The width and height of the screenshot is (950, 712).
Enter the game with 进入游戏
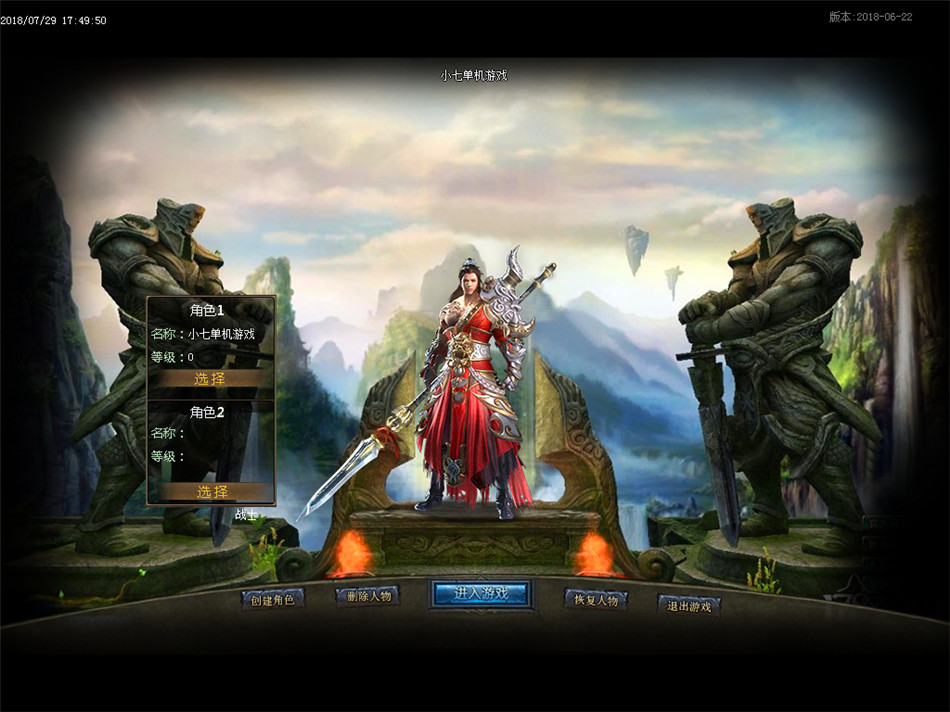(481, 593)
